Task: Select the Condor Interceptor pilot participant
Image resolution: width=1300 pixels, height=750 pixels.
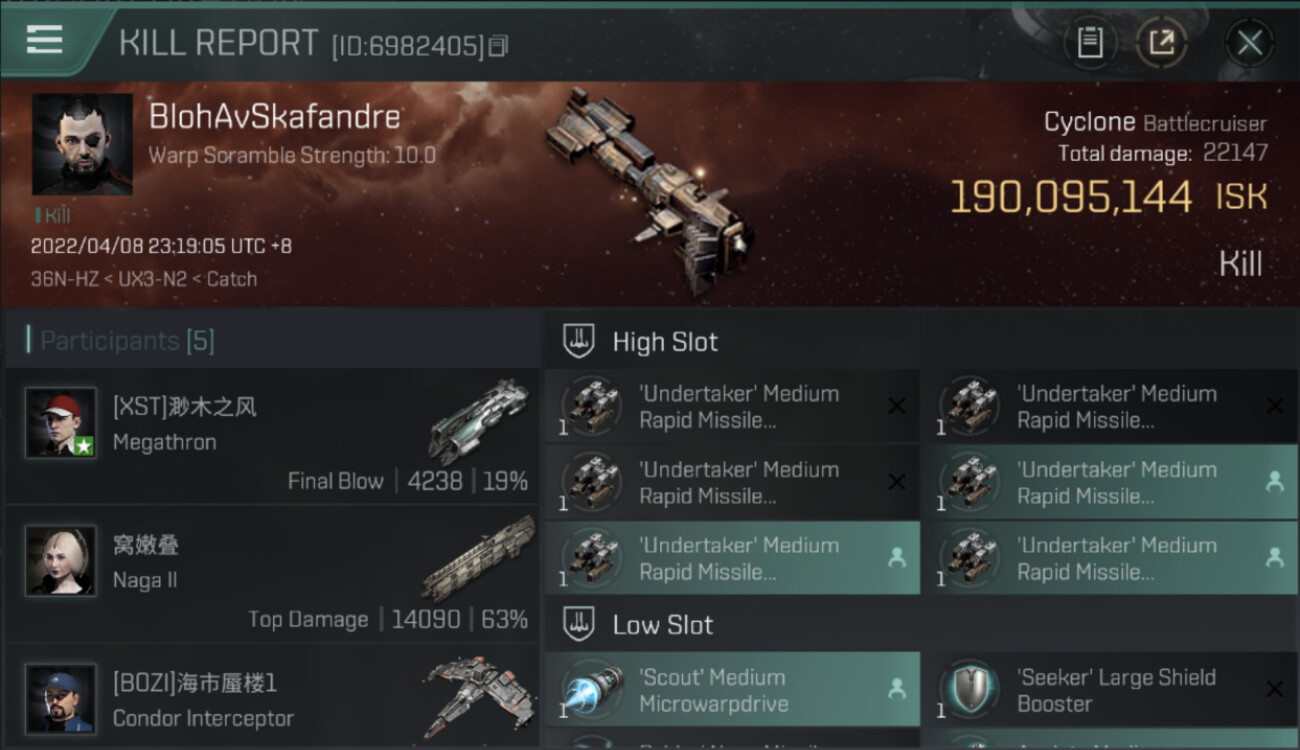Action: [x=272, y=698]
